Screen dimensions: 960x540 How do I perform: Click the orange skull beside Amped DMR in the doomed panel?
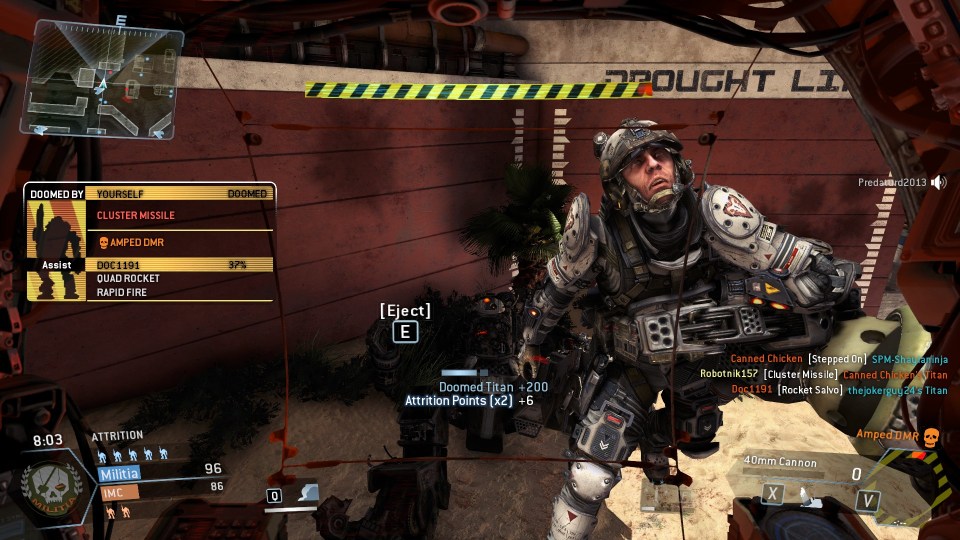coord(103,242)
